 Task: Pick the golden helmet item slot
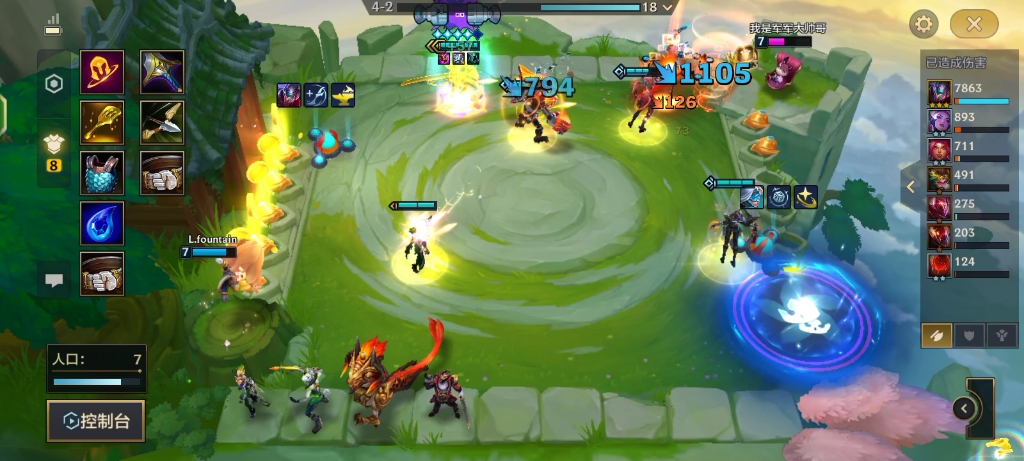coord(102,72)
